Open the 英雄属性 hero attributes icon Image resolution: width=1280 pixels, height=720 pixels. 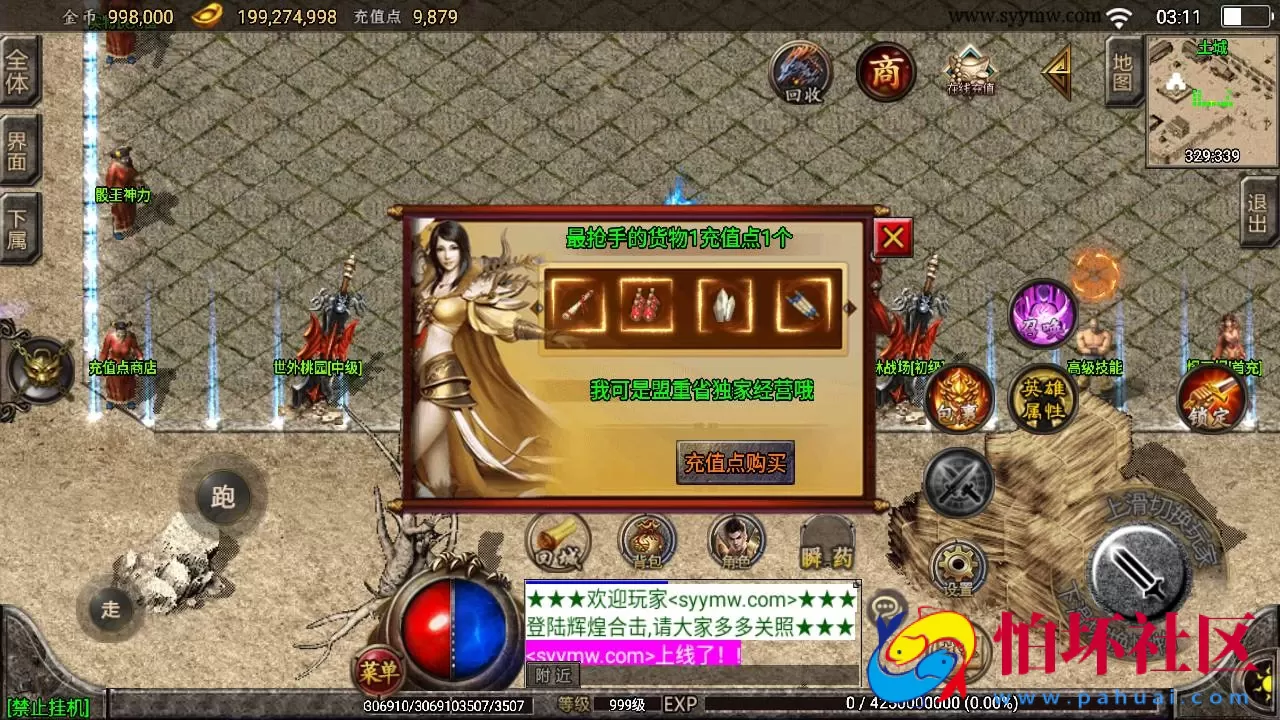pyautogui.click(x=1043, y=397)
